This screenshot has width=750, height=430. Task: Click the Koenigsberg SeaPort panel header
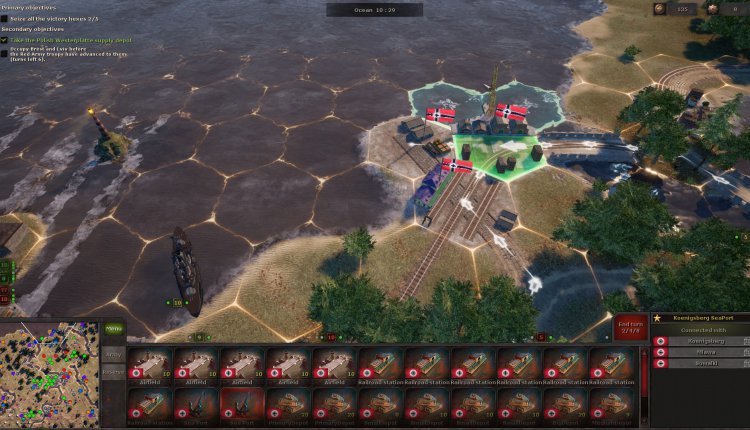[699, 317]
